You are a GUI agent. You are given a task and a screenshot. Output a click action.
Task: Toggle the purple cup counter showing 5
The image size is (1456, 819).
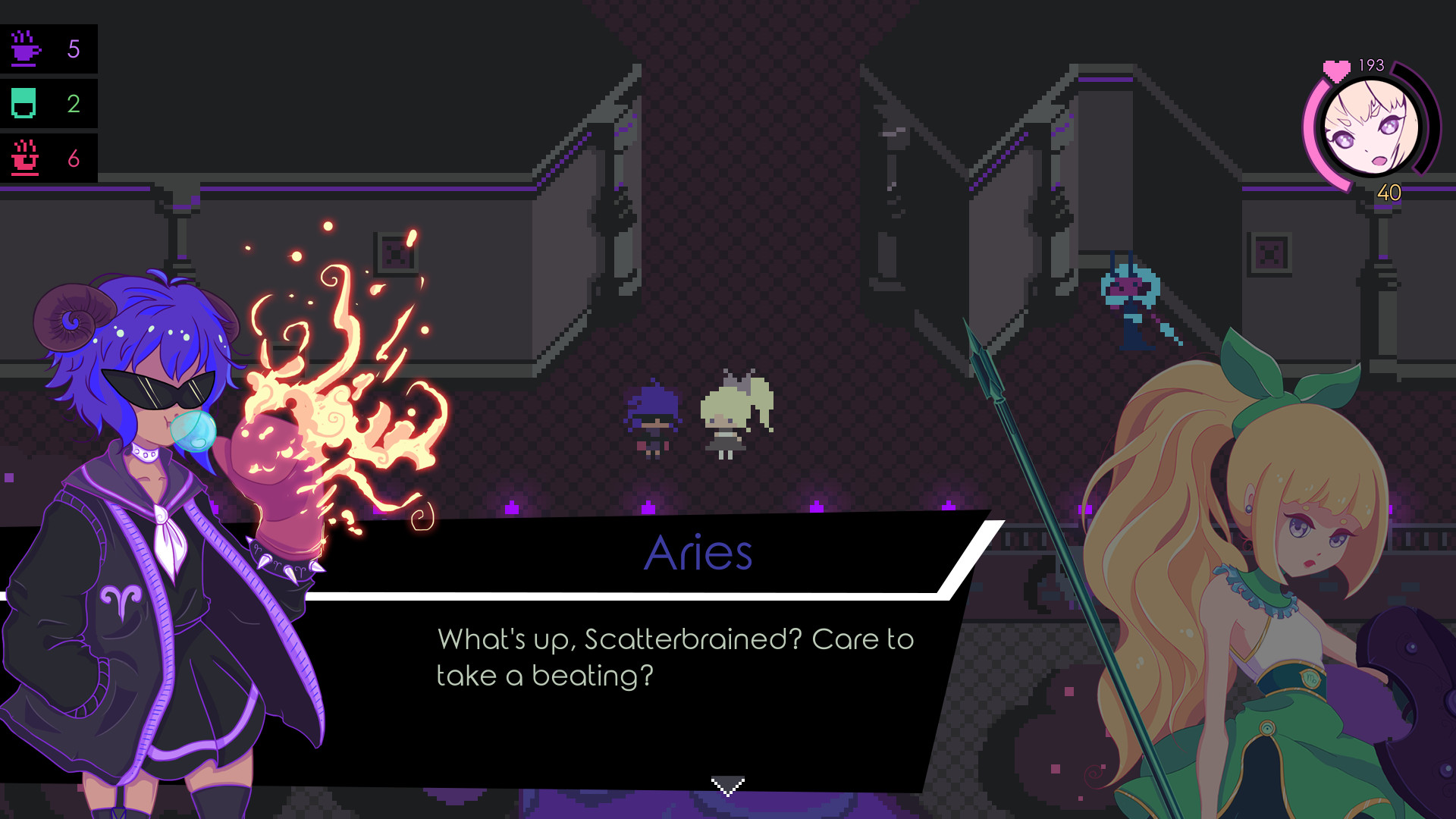(x=73, y=48)
